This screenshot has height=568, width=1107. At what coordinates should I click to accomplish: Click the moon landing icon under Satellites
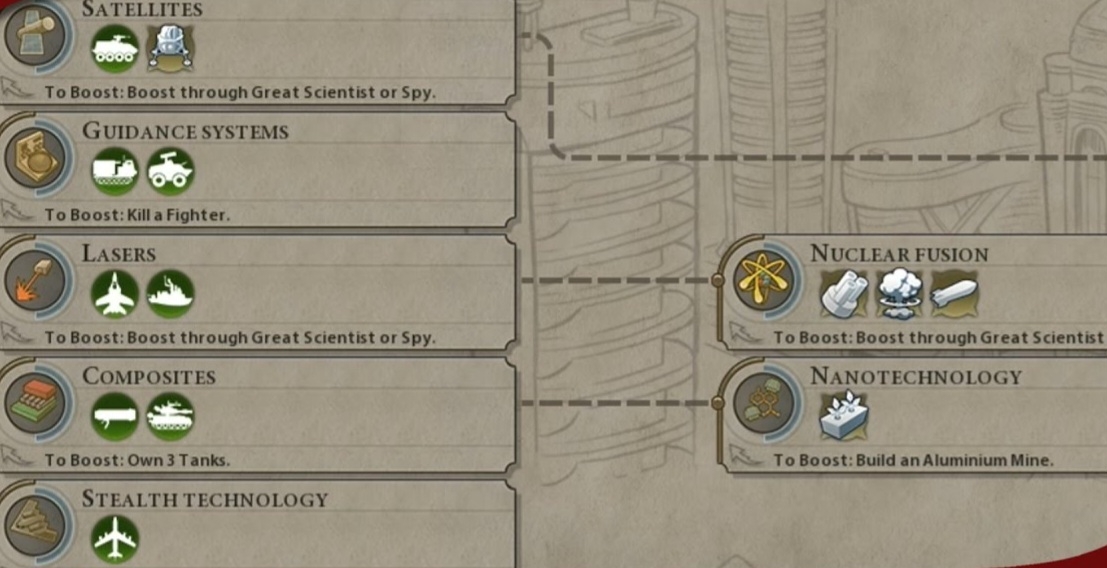[x=171, y=48]
